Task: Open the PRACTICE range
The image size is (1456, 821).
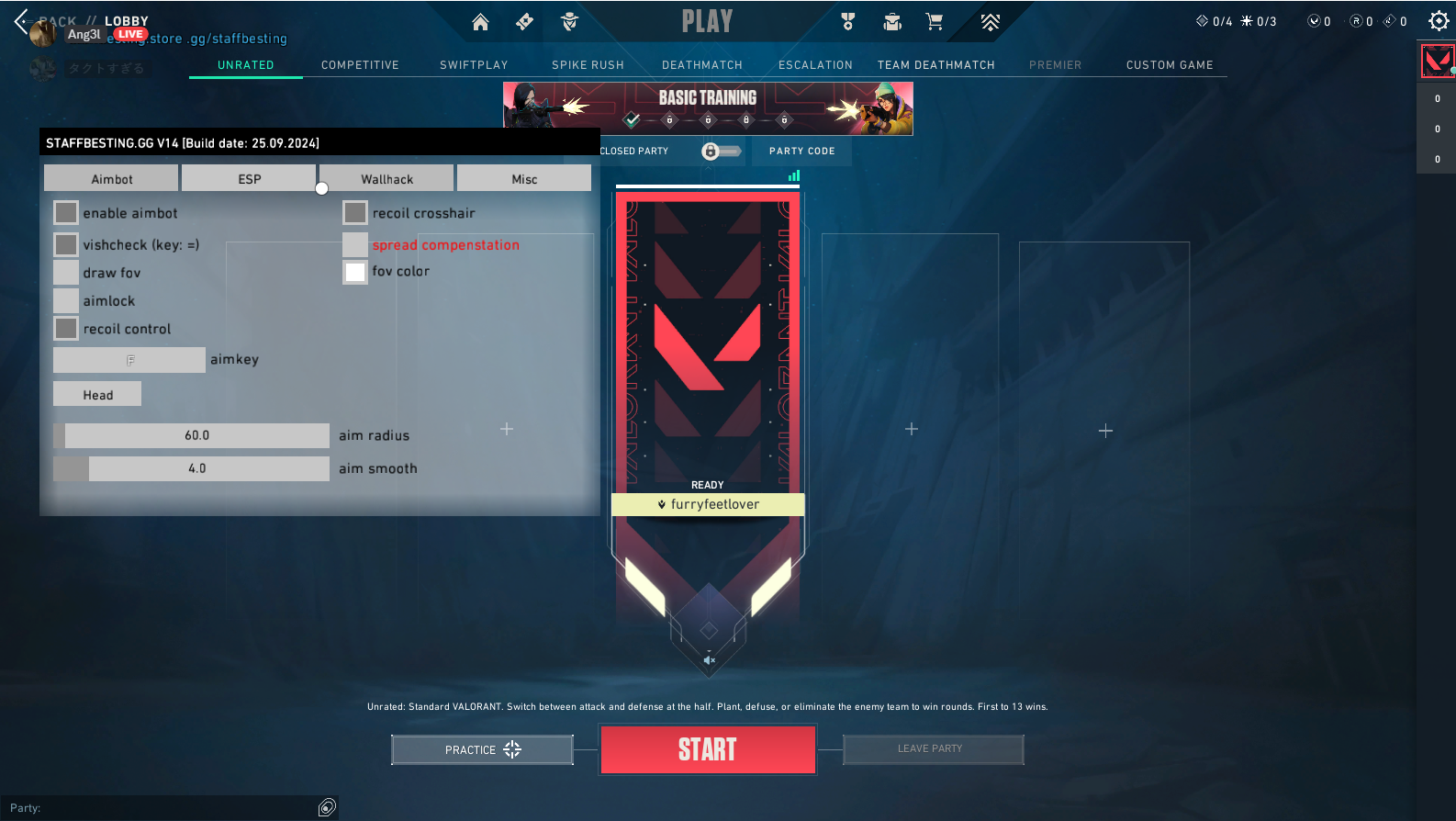Action: (482, 749)
